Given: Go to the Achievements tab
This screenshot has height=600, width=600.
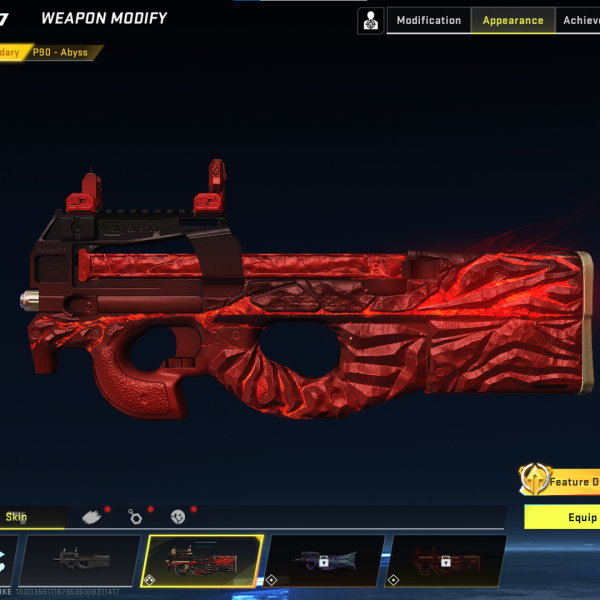Looking at the screenshot, I should coord(581,20).
